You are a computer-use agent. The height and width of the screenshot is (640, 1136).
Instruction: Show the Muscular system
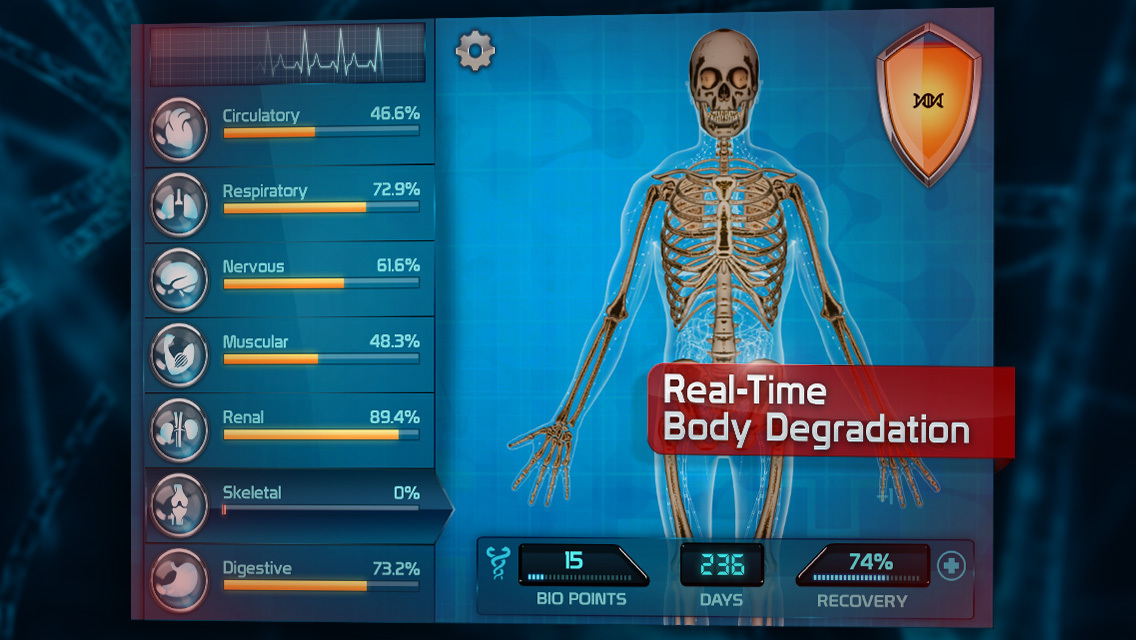point(290,352)
